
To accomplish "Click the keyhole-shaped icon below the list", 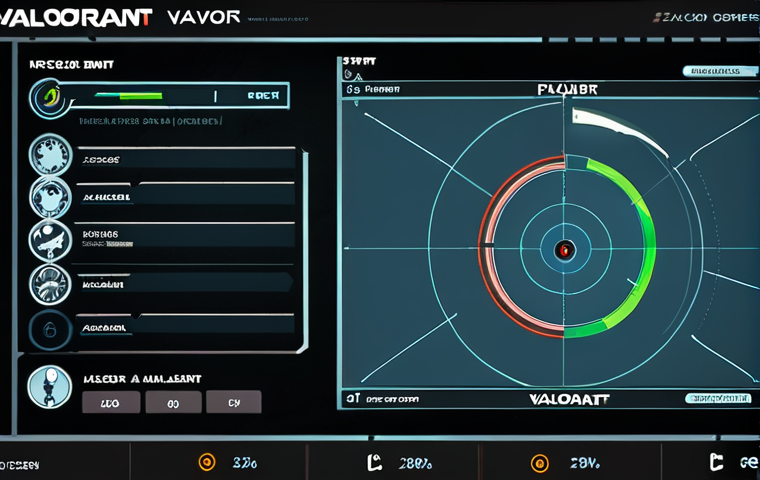I will point(49,387).
